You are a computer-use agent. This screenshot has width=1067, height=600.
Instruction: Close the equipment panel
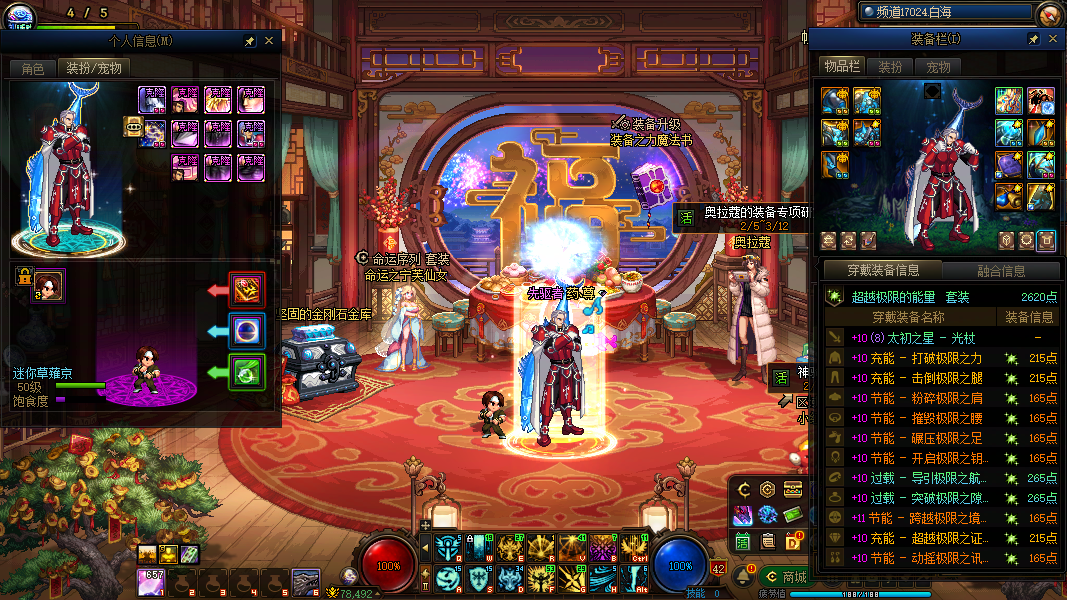pos(1052,39)
